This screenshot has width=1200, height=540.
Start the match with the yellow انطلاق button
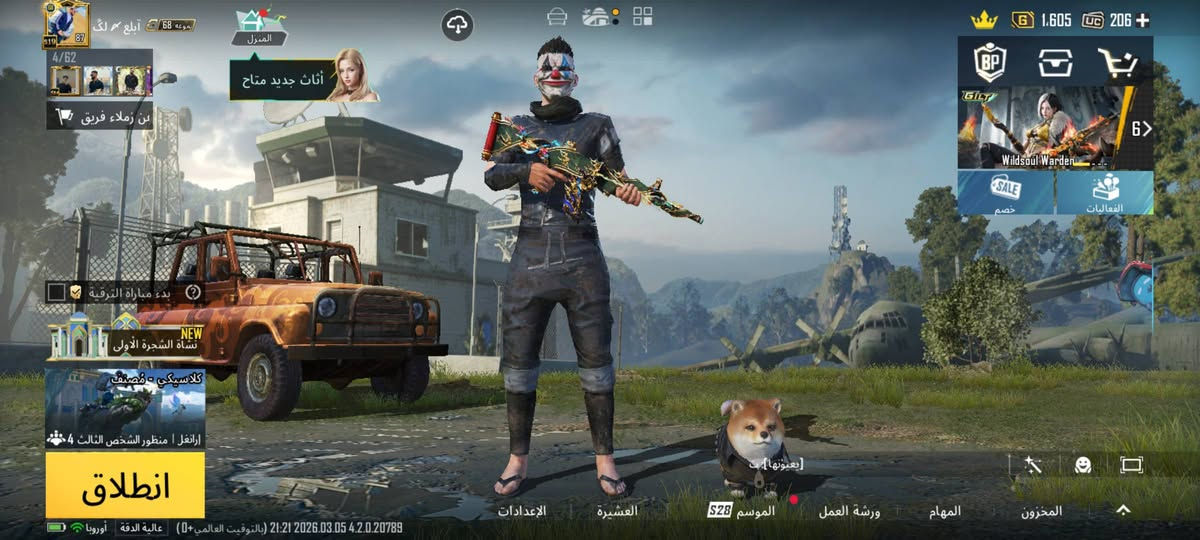[x=125, y=485]
